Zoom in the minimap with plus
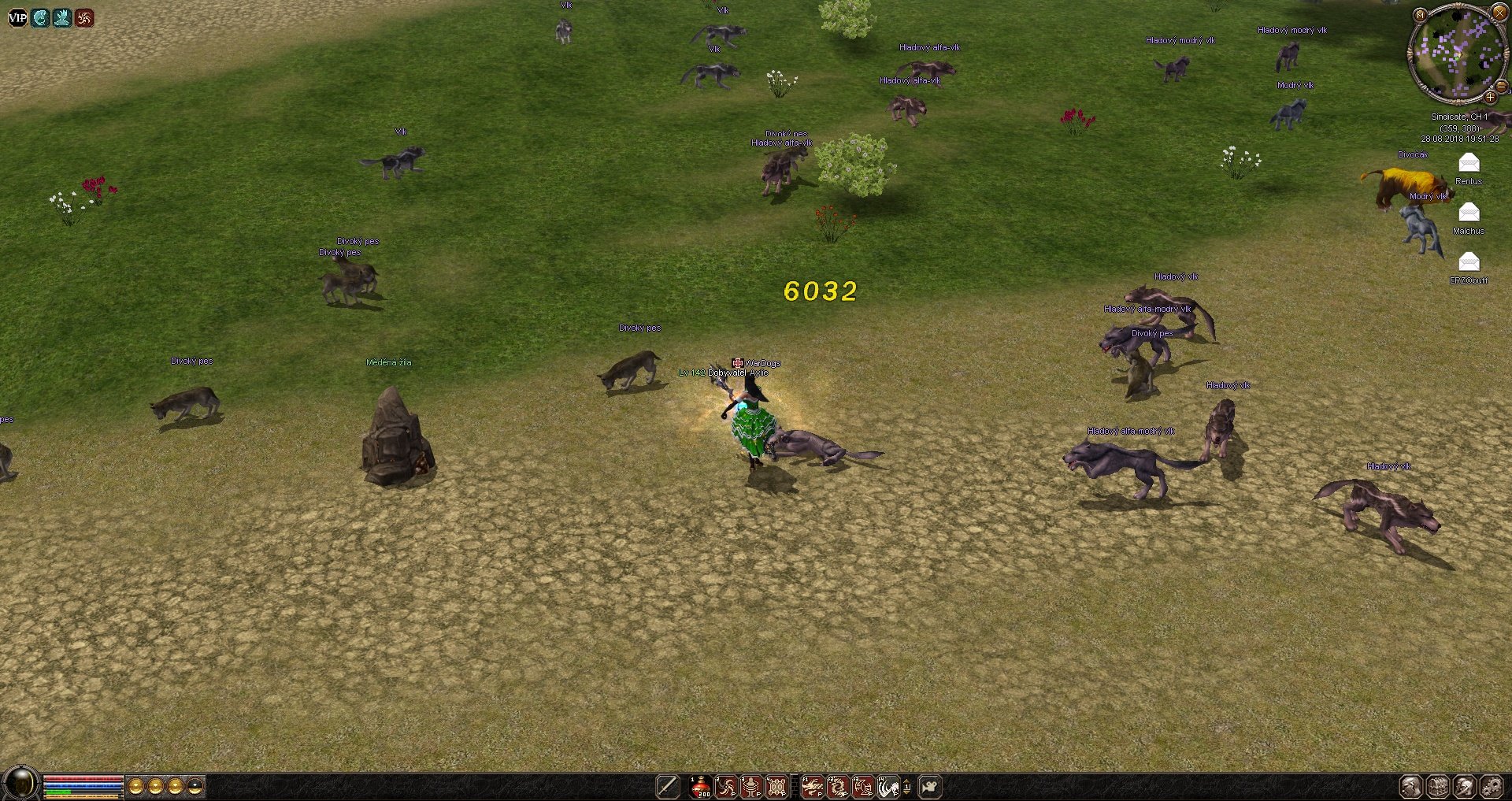Screen dimensions: 1512x801 coord(1490,98)
